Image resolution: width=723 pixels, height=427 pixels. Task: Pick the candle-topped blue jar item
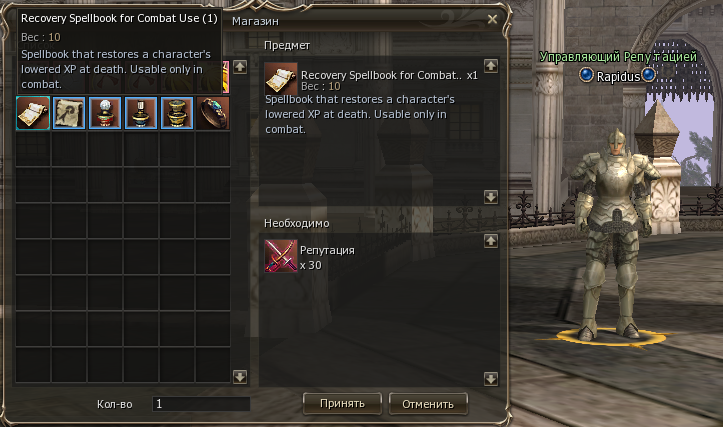[141, 113]
